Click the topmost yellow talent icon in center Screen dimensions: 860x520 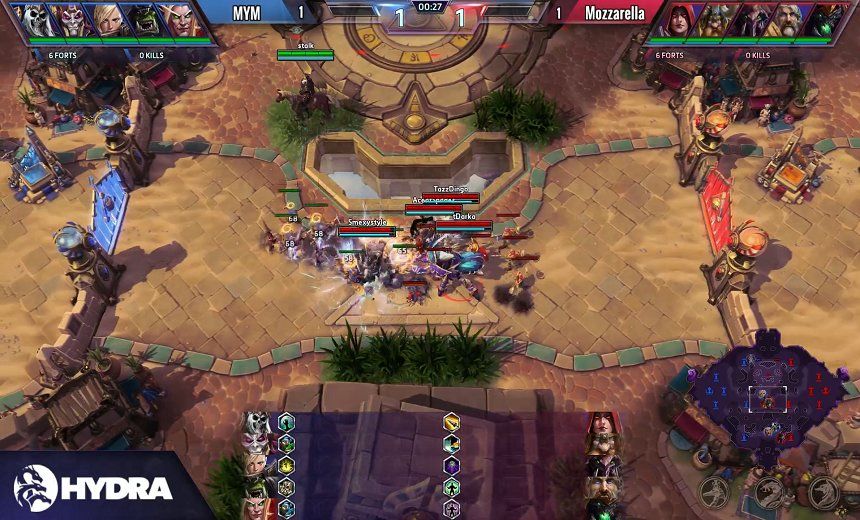pos(452,422)
